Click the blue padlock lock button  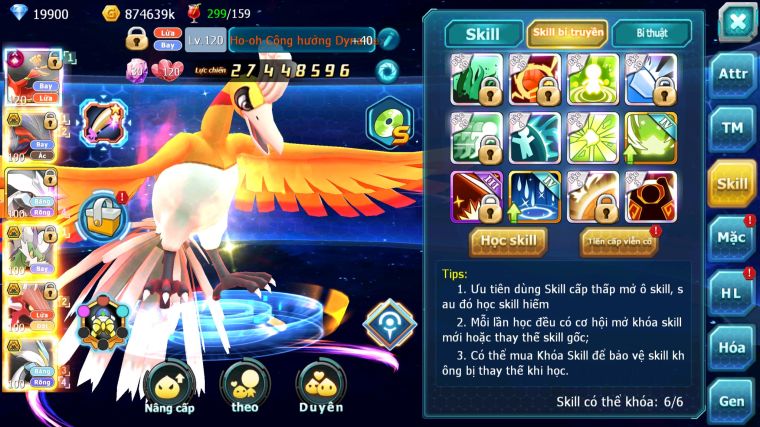click(101, 214)
